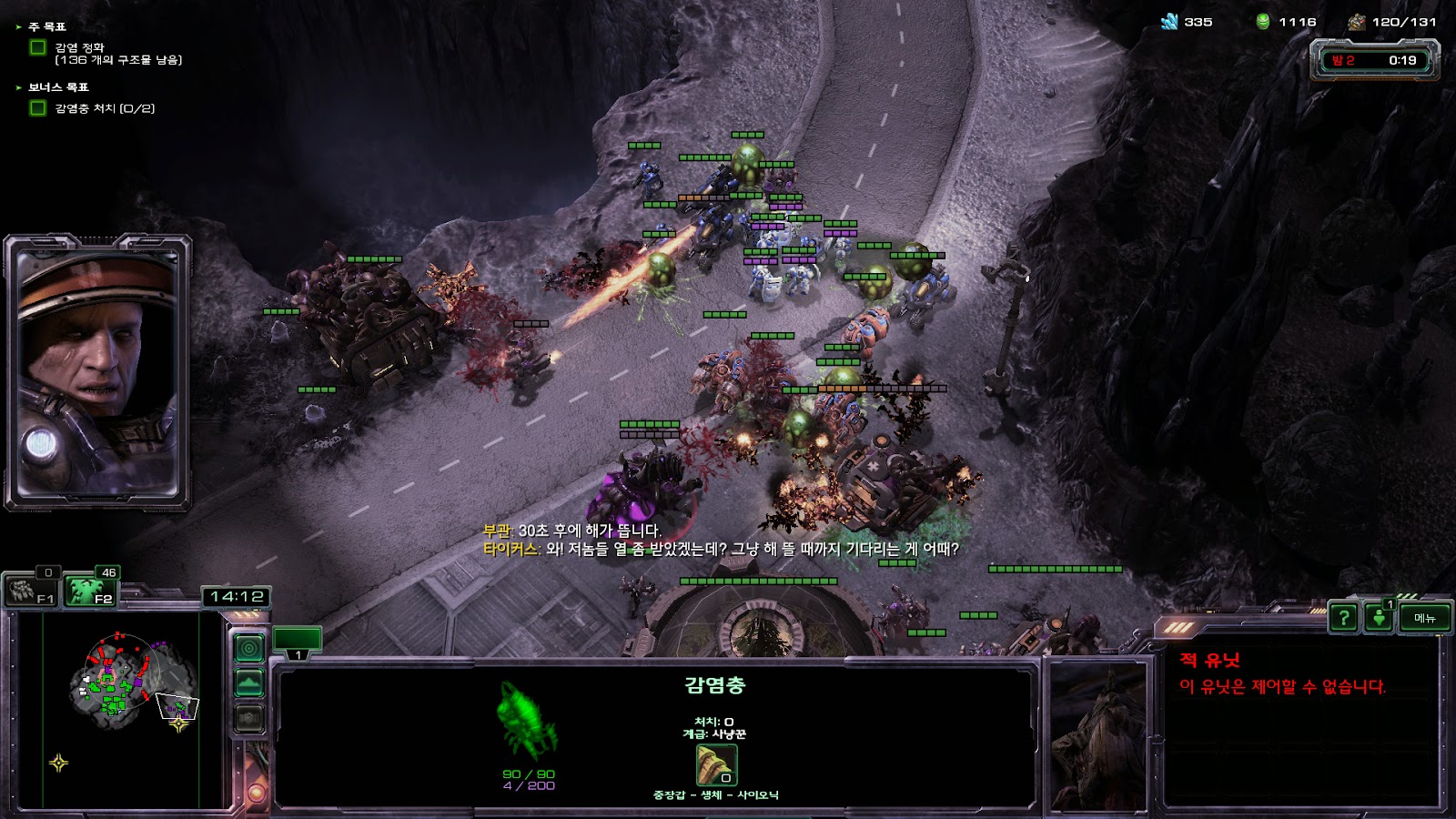
Task: Click the selected unit's 3D portrait
Action: (1098, 735)
